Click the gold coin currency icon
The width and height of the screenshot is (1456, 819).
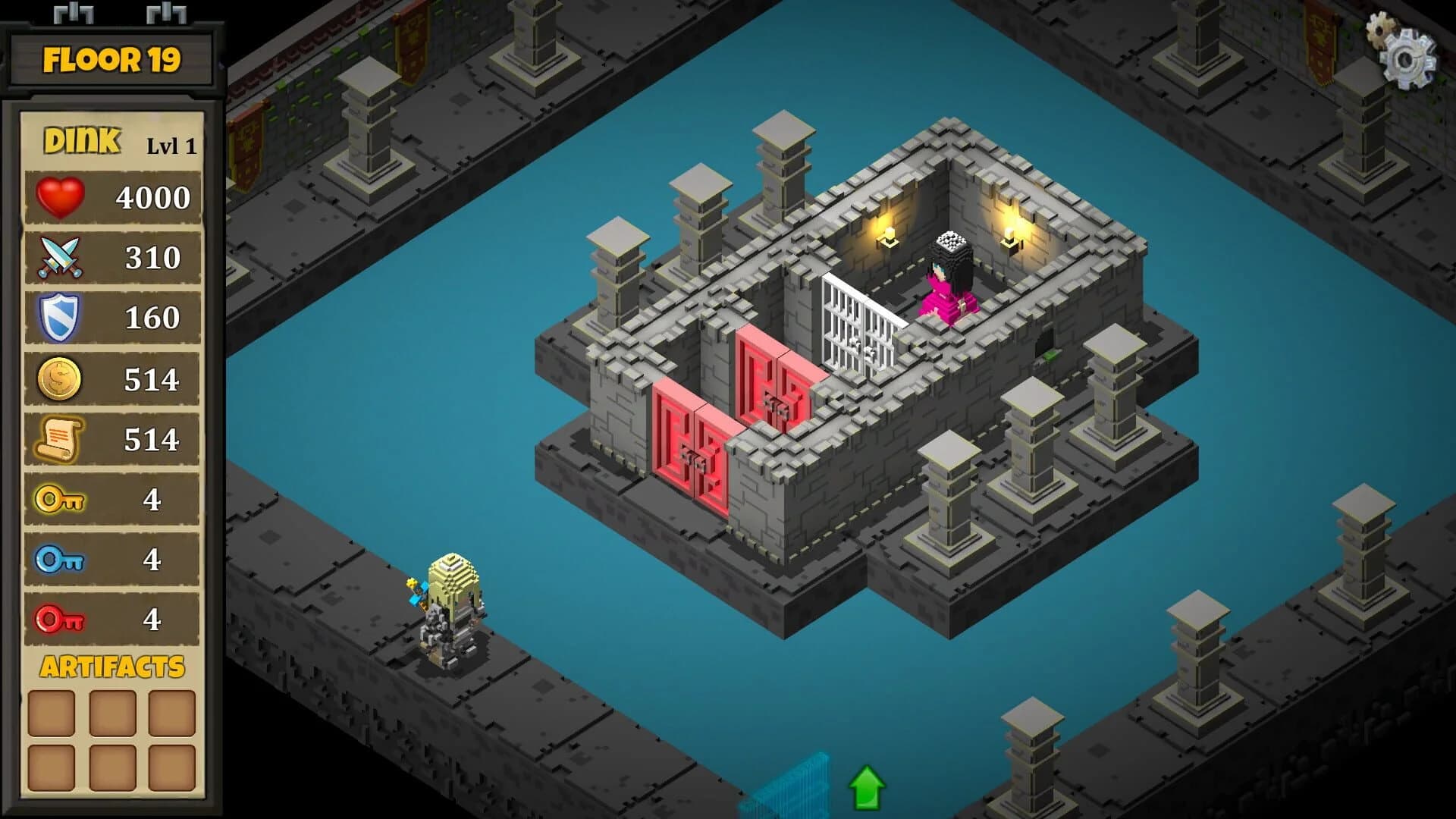(60, 378)
